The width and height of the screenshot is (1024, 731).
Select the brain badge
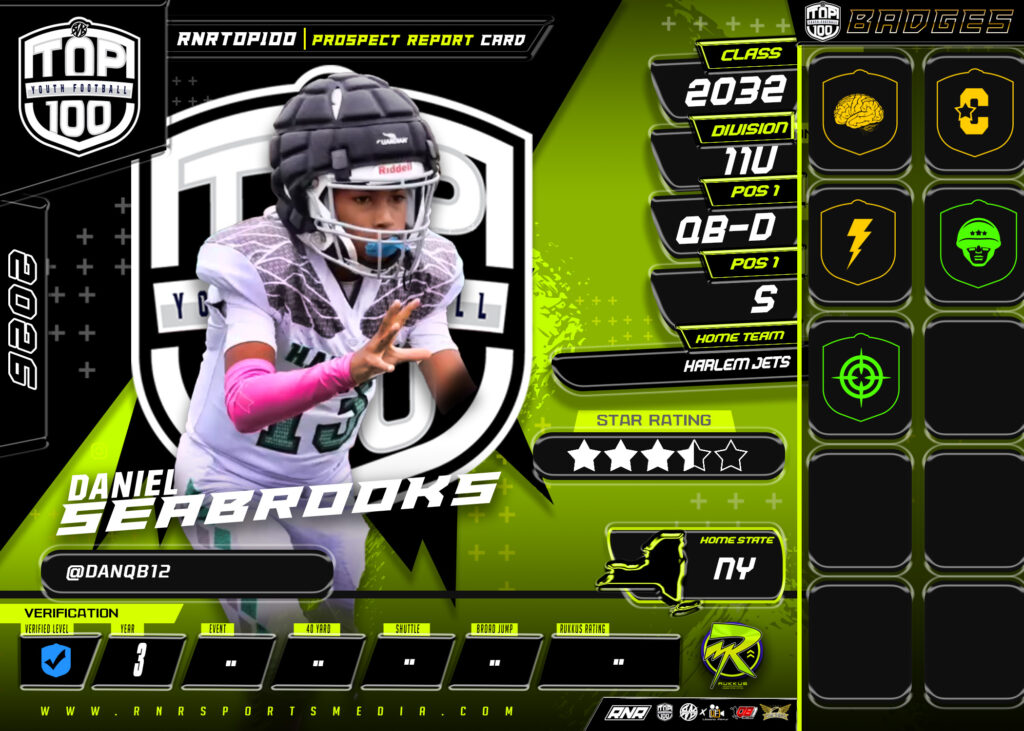(859, 111)
